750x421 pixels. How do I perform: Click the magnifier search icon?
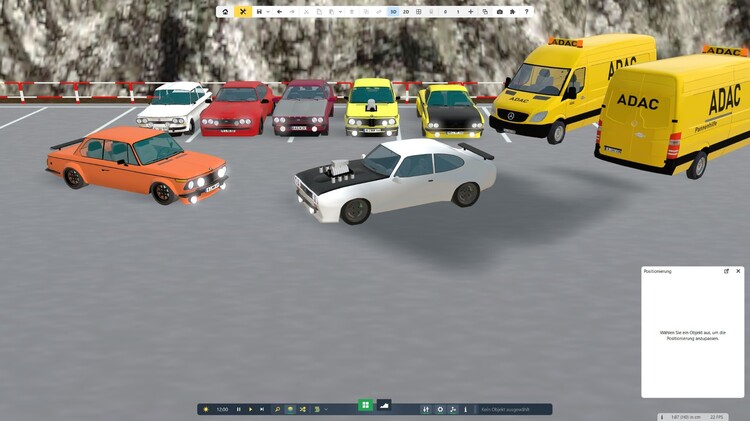[278, 409]
